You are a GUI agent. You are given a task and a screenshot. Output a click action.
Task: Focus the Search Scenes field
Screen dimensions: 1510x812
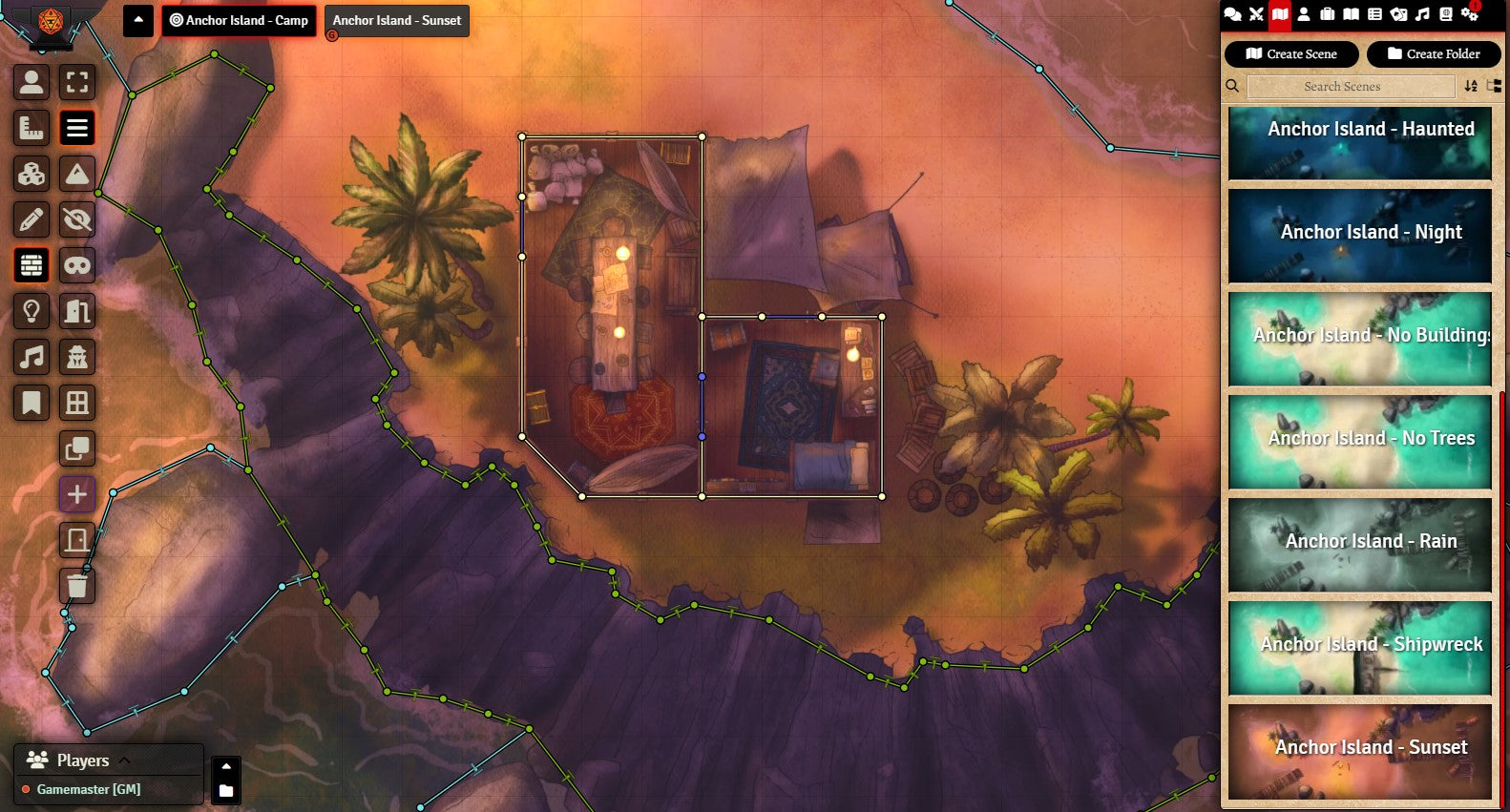(x=1351, y=87)
